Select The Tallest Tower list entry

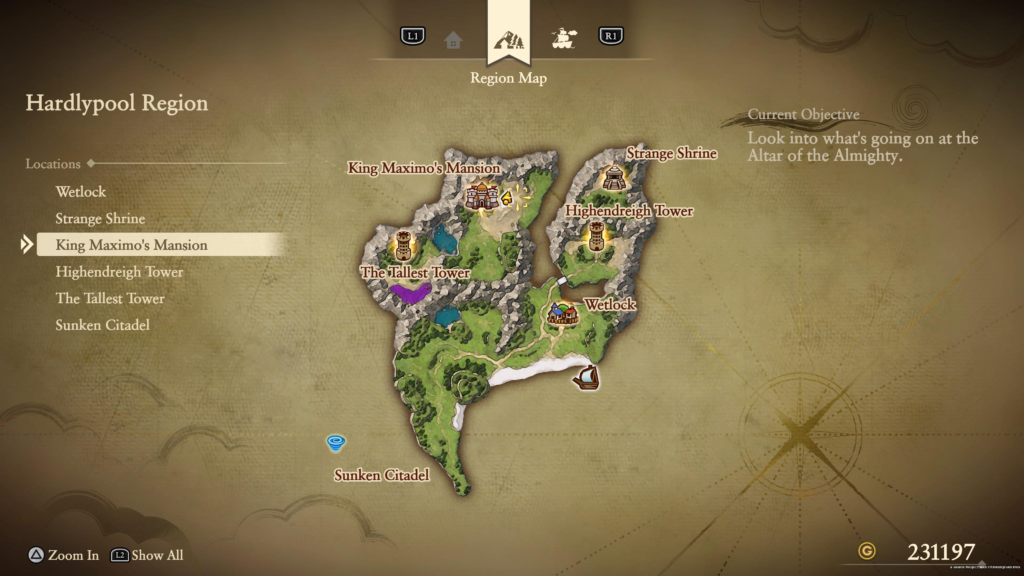[110, 298]
